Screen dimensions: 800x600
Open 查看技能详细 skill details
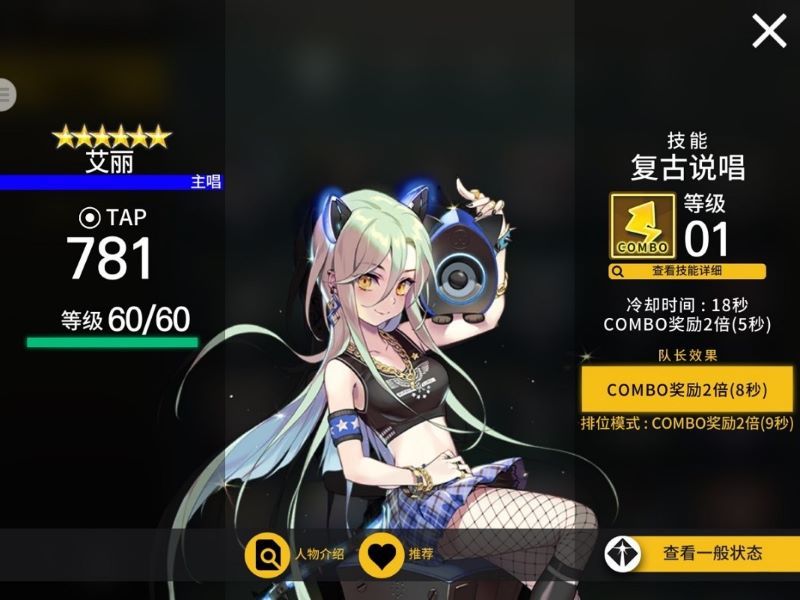point(687,271)
